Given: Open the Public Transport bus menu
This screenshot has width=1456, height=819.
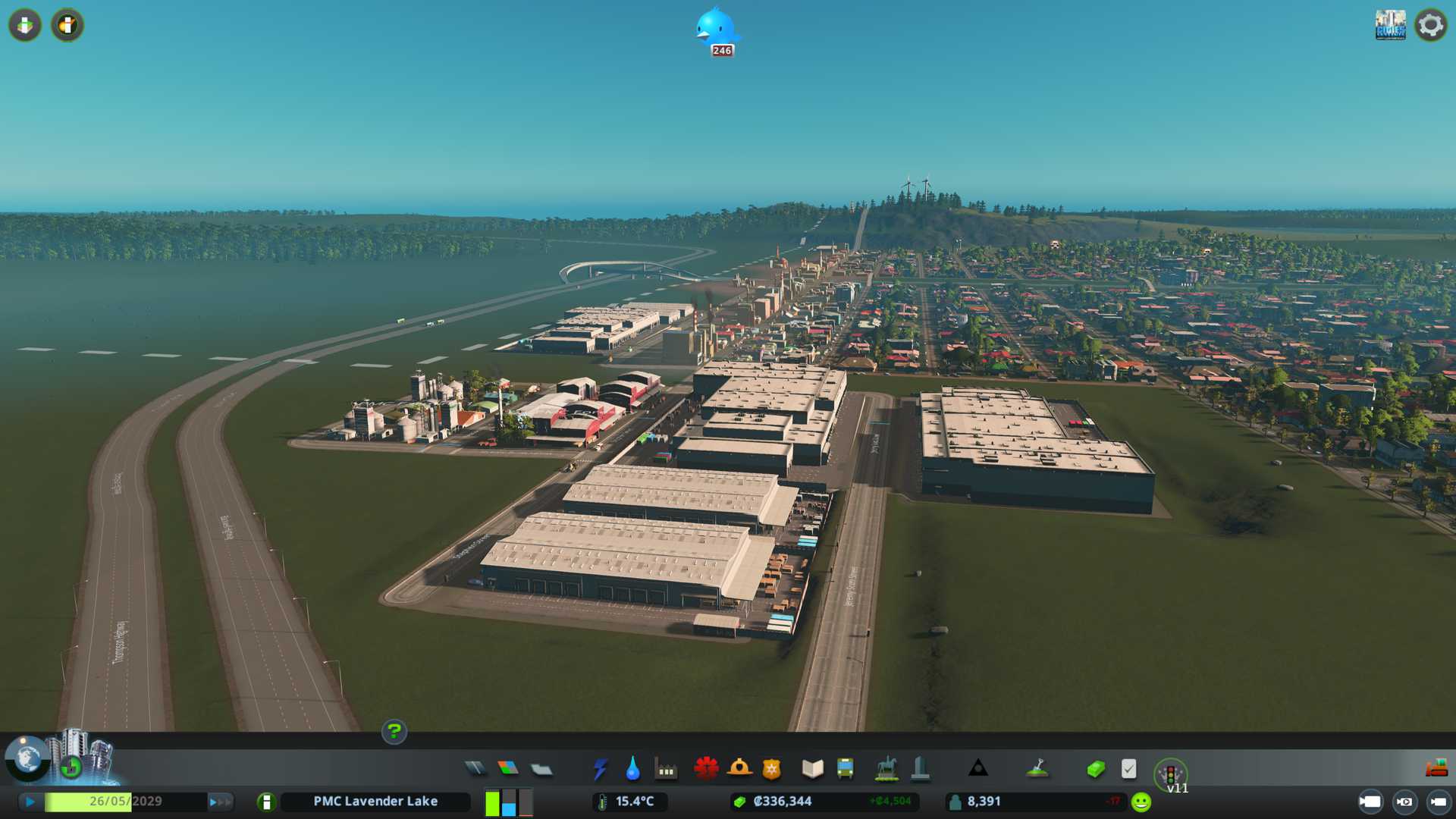Looking at the screenshot, I should [x=845, y=769].
